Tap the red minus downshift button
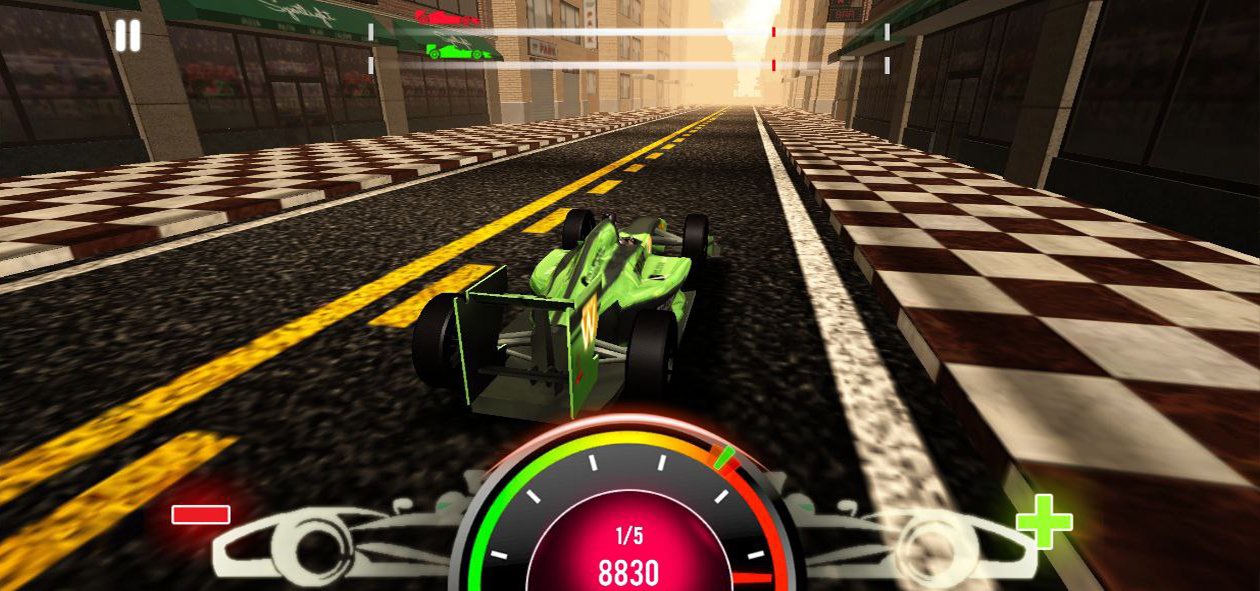This screenshot has width=1260, height=591. pos(201,515)
